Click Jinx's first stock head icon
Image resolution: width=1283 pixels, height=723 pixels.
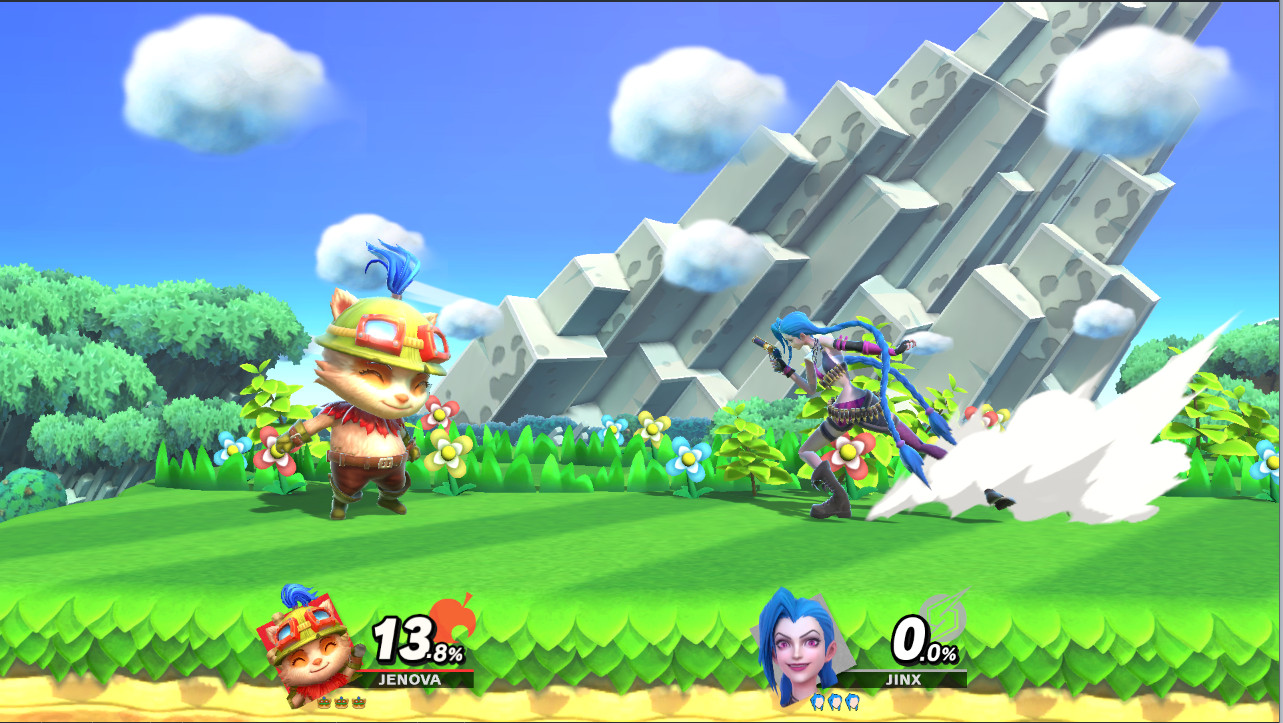point(819,701)
